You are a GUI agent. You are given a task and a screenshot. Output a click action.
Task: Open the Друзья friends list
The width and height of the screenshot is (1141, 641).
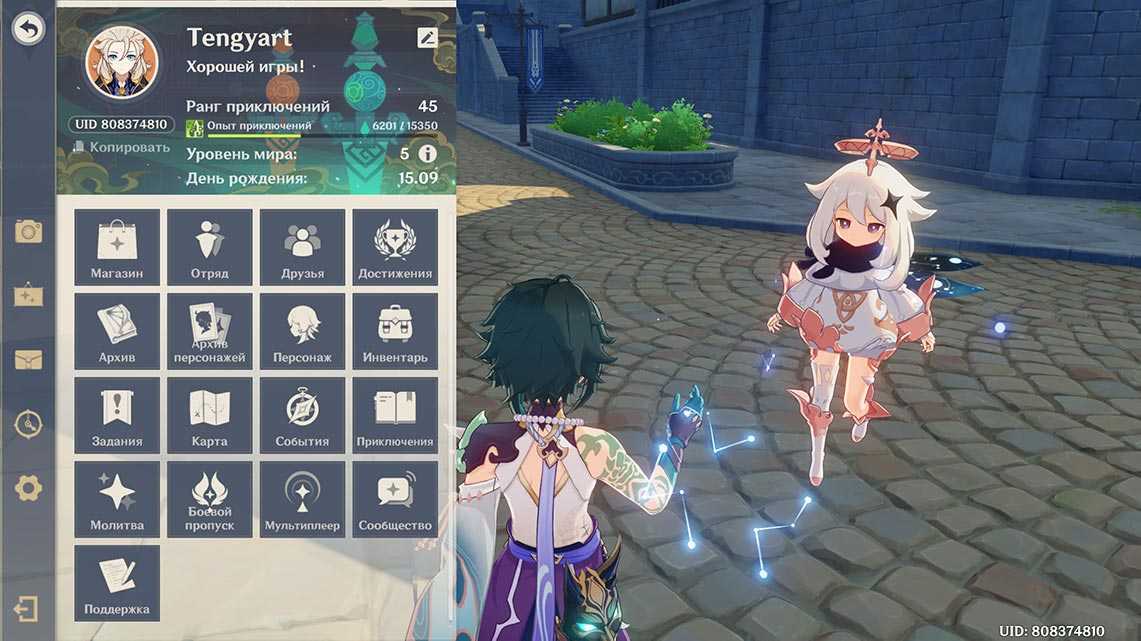(303, 247)
